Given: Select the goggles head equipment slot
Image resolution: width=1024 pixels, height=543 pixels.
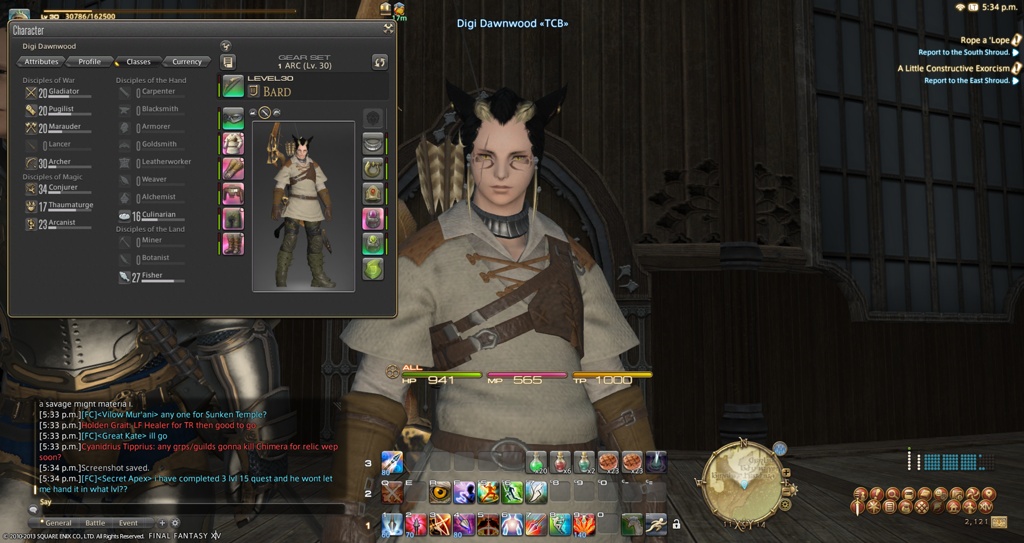Looking at the screenshot, I should coord(233,116).
